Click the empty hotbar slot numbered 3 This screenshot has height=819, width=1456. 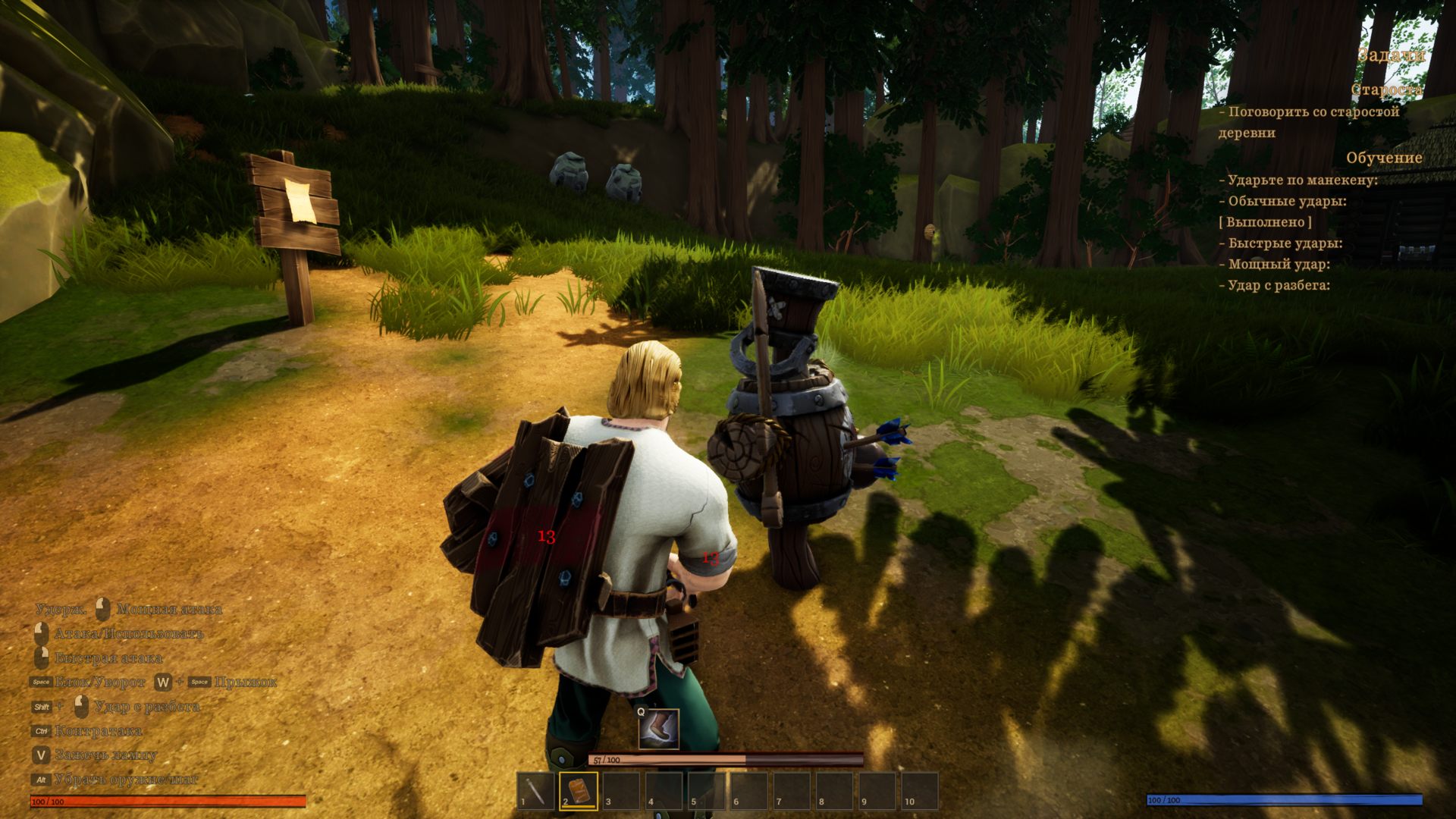point(621,792)
